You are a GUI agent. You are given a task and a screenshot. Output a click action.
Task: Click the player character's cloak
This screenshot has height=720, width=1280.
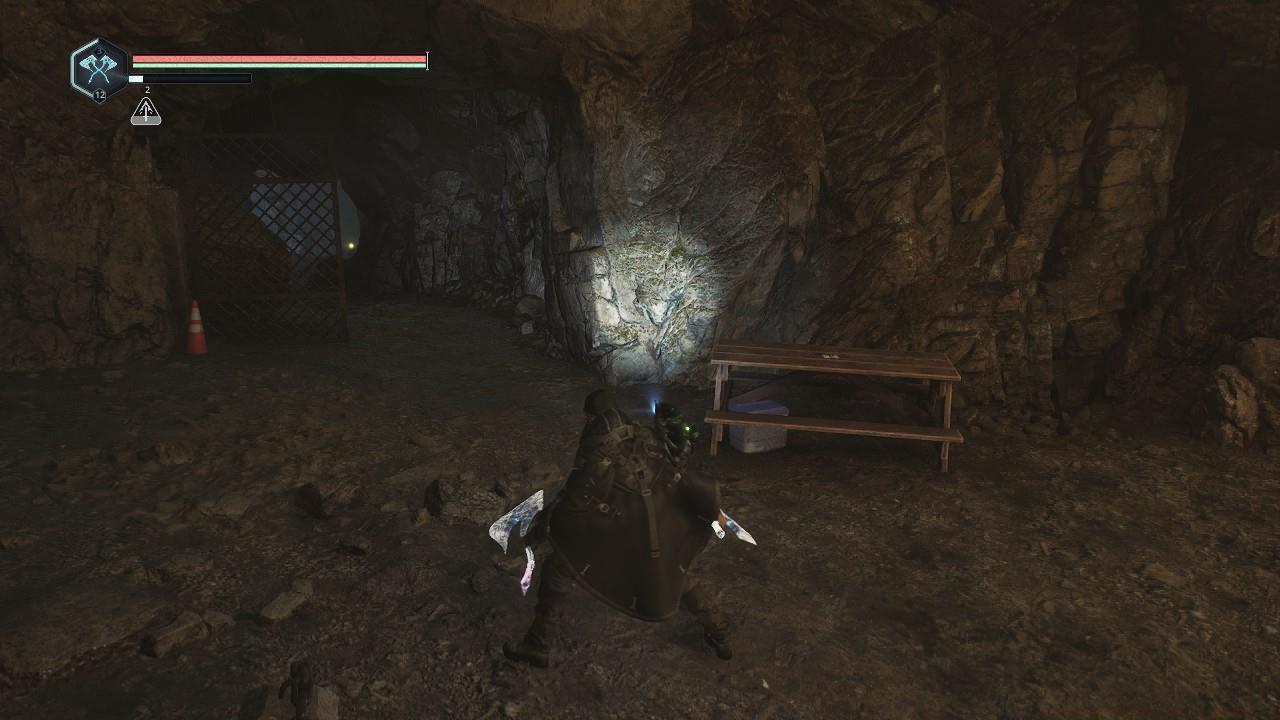click(x=625, y=540)
